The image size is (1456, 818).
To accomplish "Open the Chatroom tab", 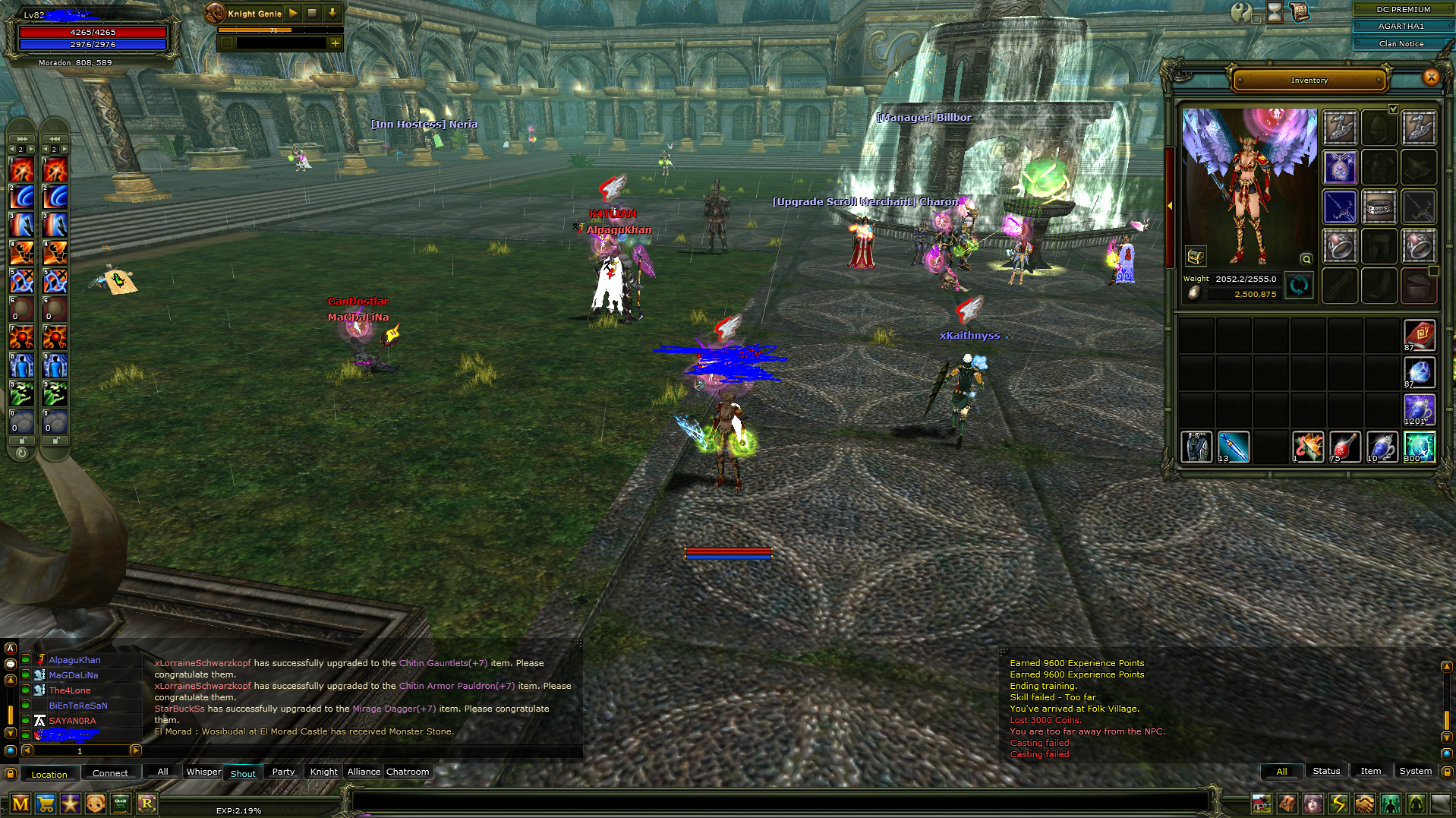I will [x=408, y=772].
